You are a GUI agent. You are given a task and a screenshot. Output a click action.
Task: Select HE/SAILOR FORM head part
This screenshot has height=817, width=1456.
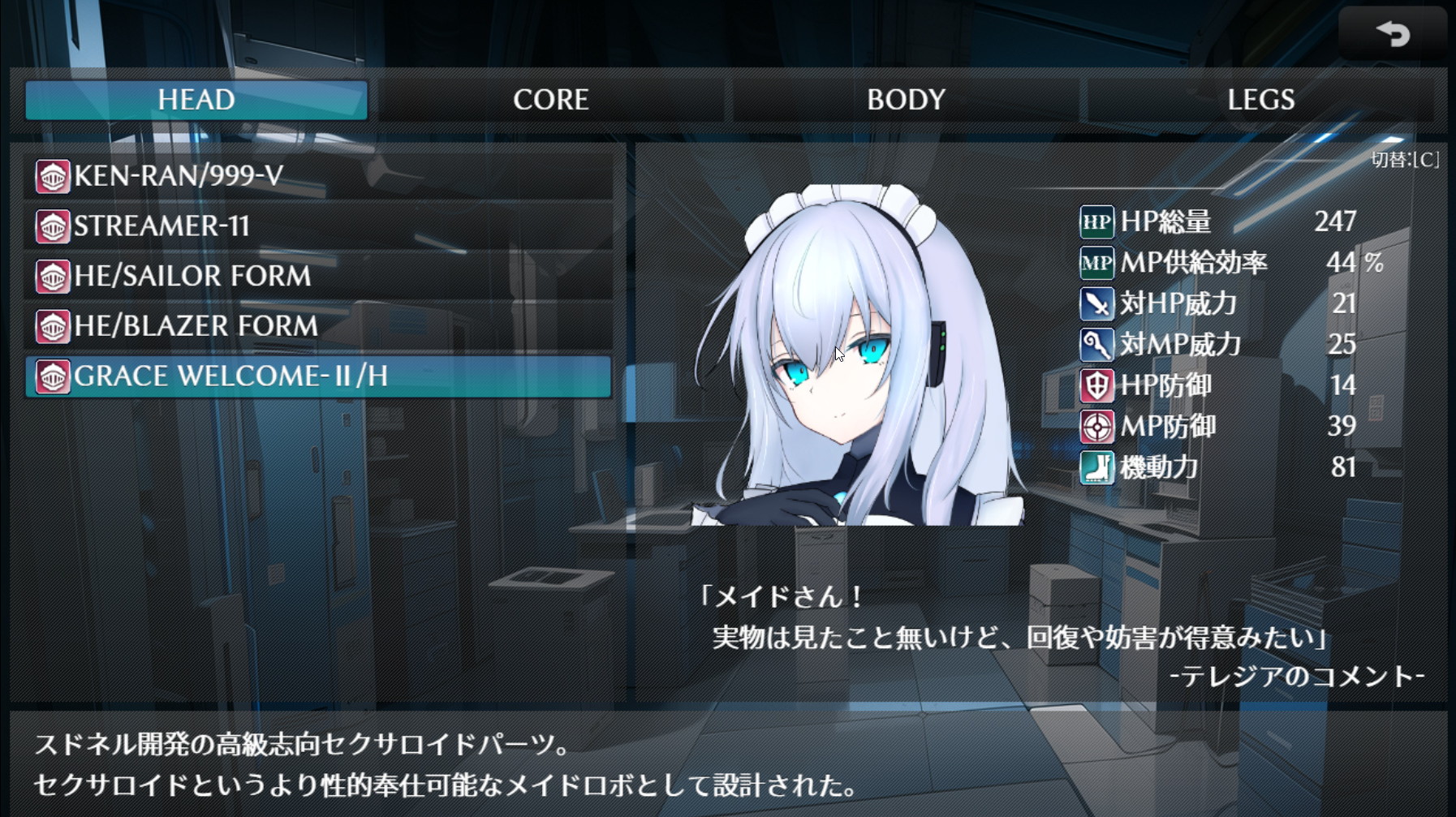coord(318,276)
